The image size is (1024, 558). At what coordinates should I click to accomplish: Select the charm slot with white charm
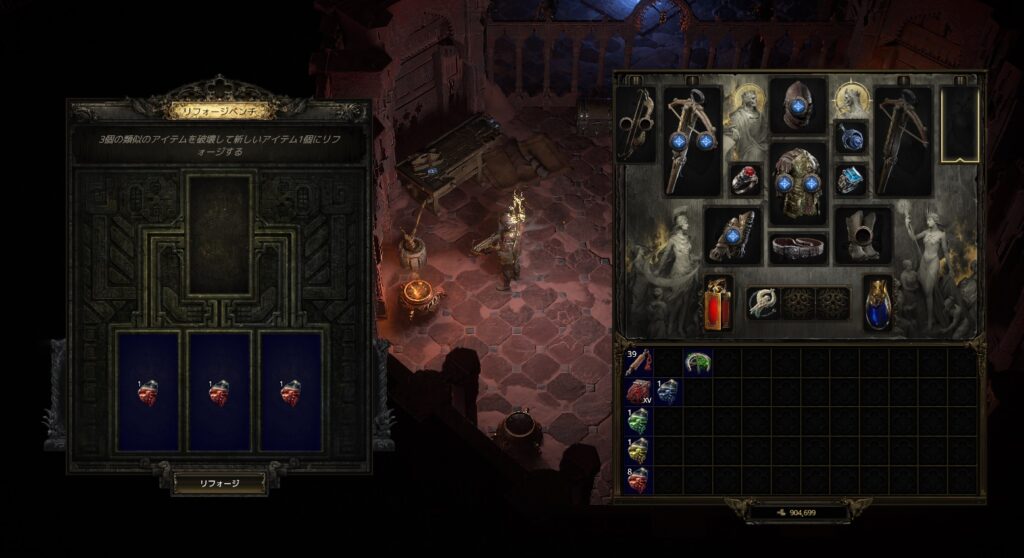(763, 303)
